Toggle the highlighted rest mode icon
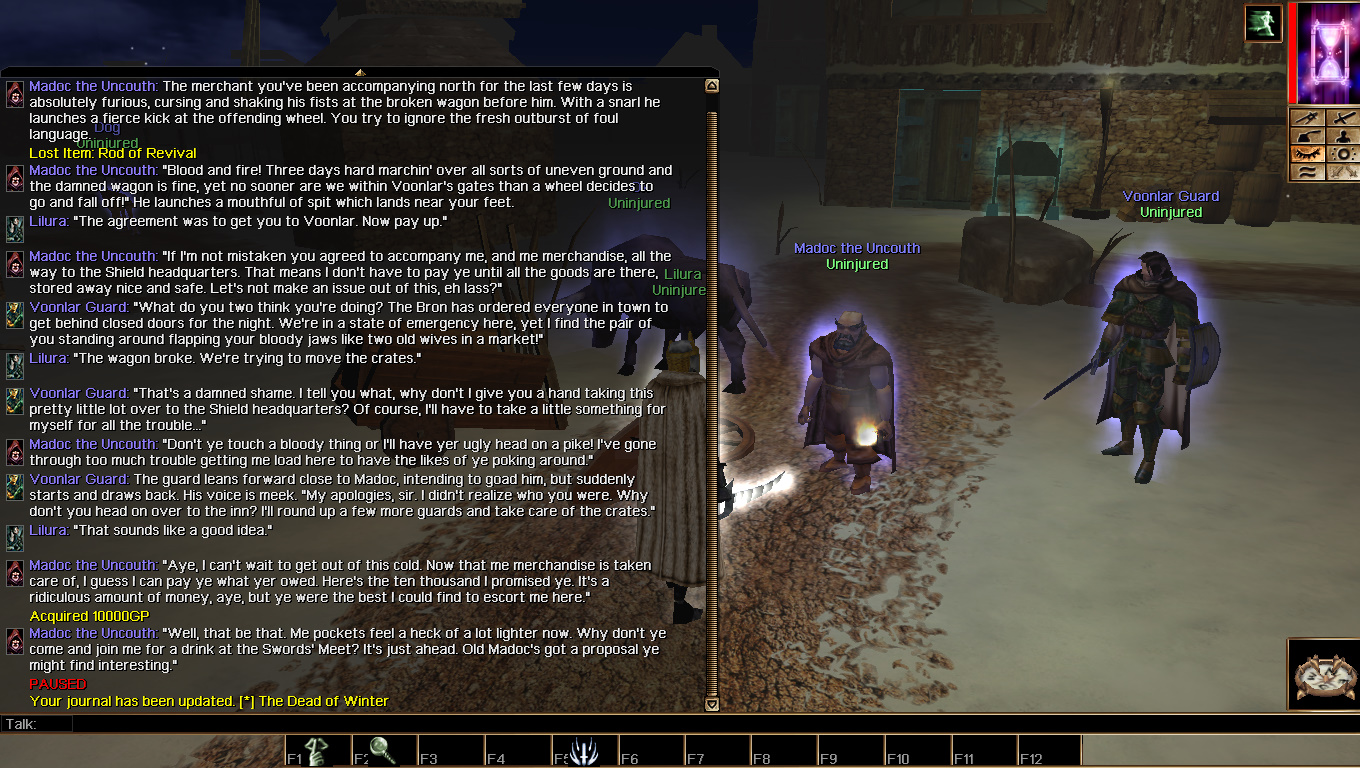Screen dimensions: 1360x768 pos(1307,154)
